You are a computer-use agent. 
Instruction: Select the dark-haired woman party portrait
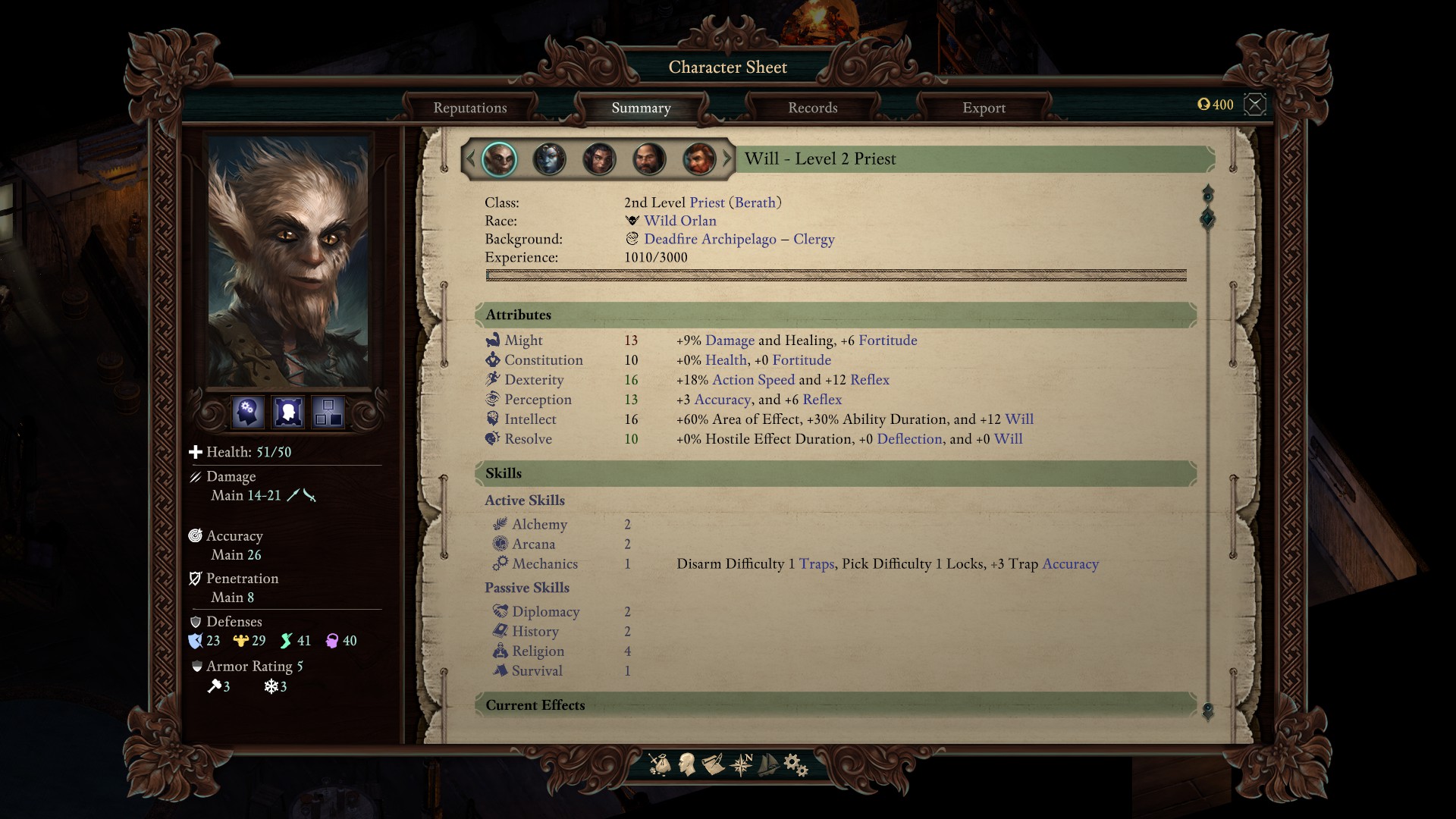599,159
